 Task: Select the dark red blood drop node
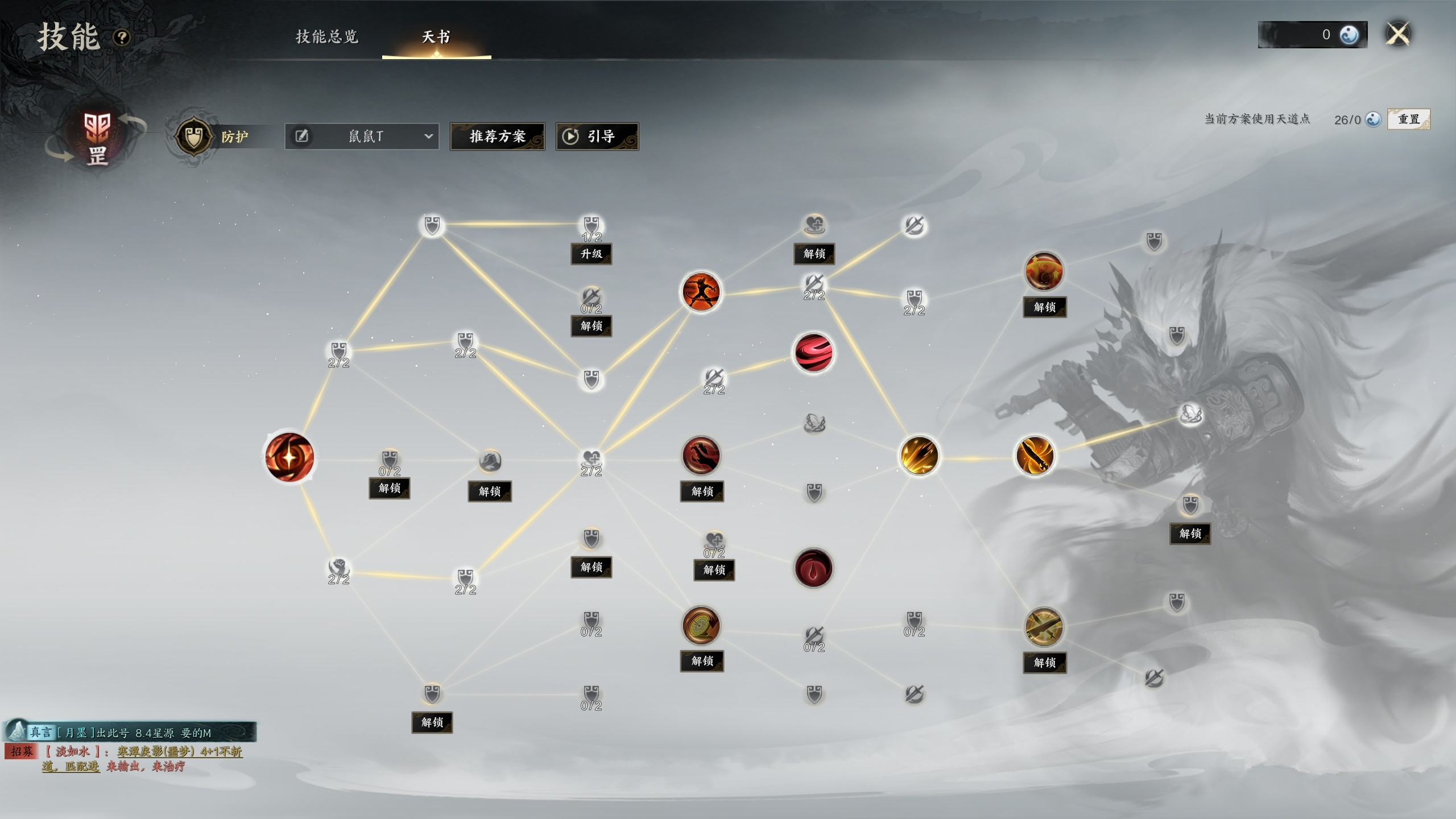[813, 568]
